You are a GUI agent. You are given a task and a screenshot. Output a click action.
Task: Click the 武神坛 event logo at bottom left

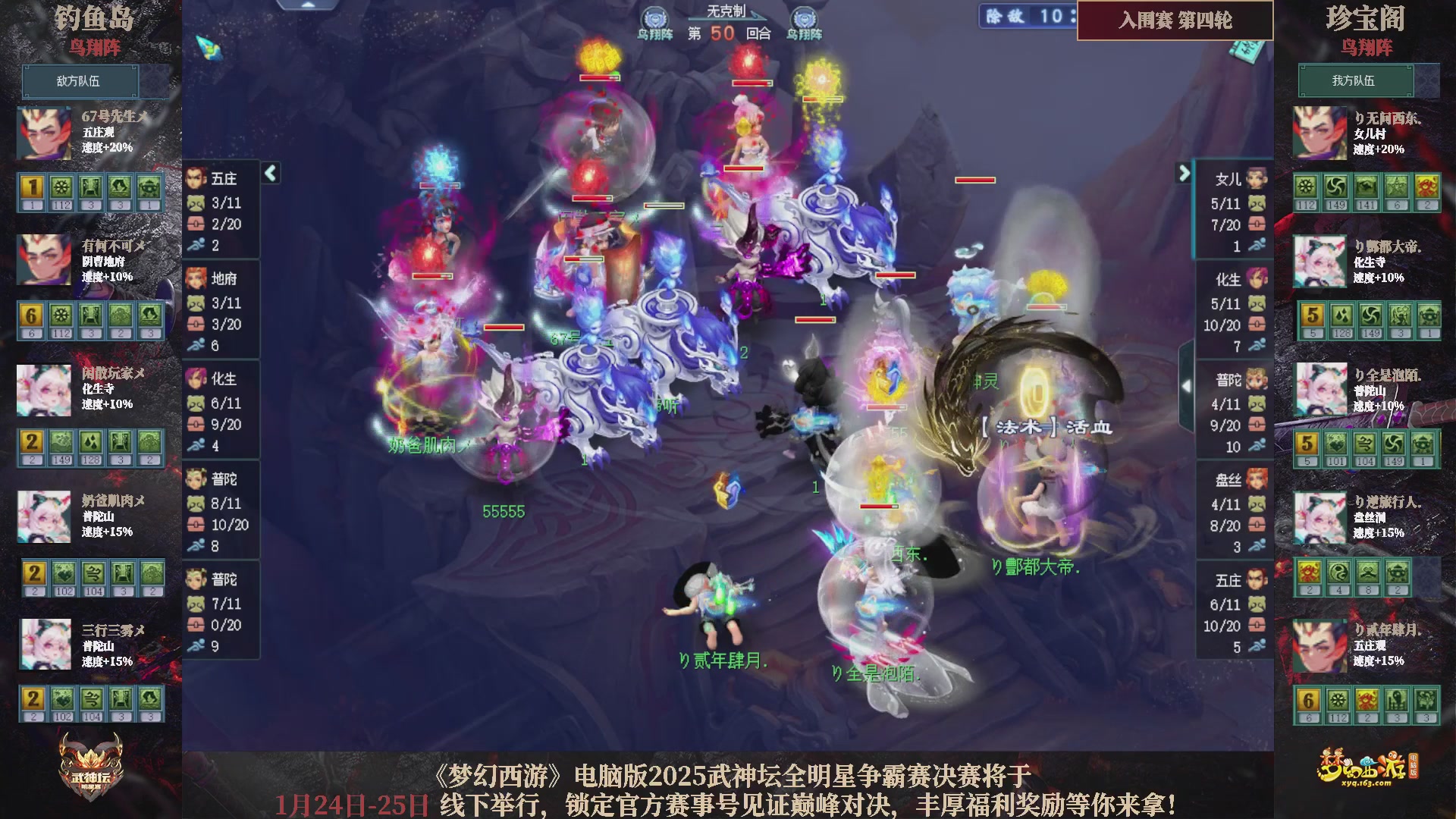(91, 766)
